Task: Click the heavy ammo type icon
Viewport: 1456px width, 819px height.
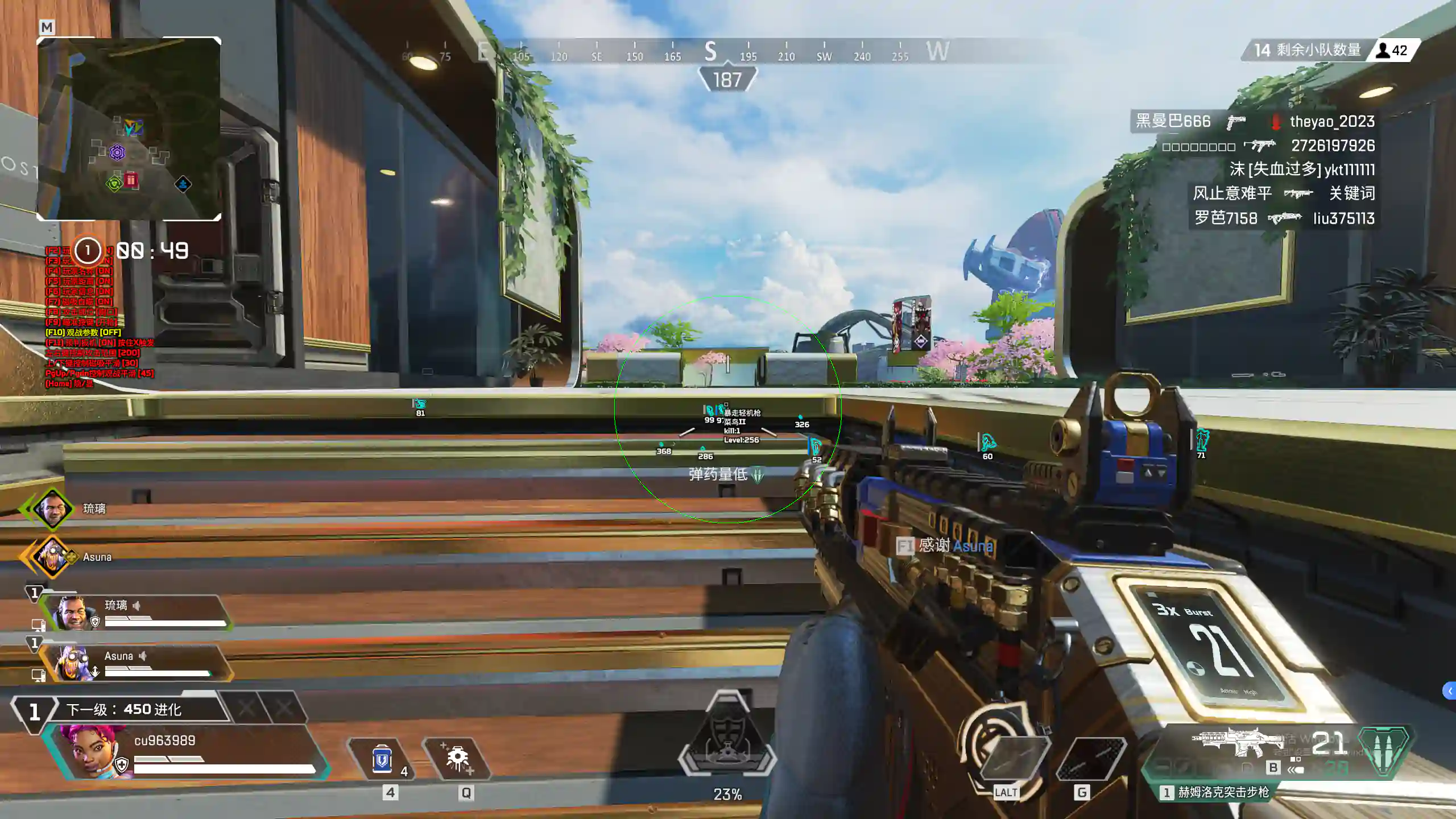Action: (1384, 751)
